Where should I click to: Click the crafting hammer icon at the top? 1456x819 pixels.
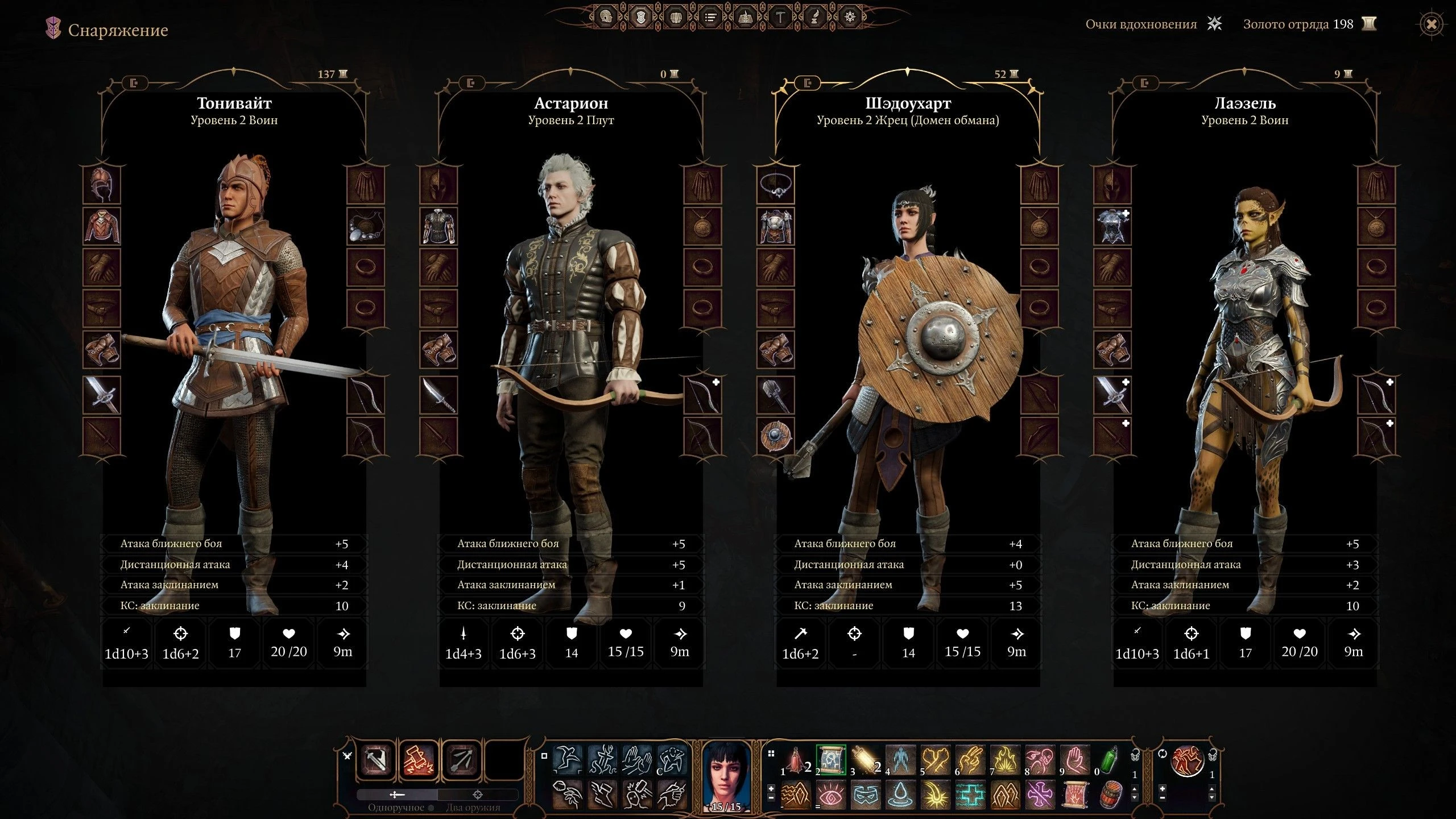(781, 18)
